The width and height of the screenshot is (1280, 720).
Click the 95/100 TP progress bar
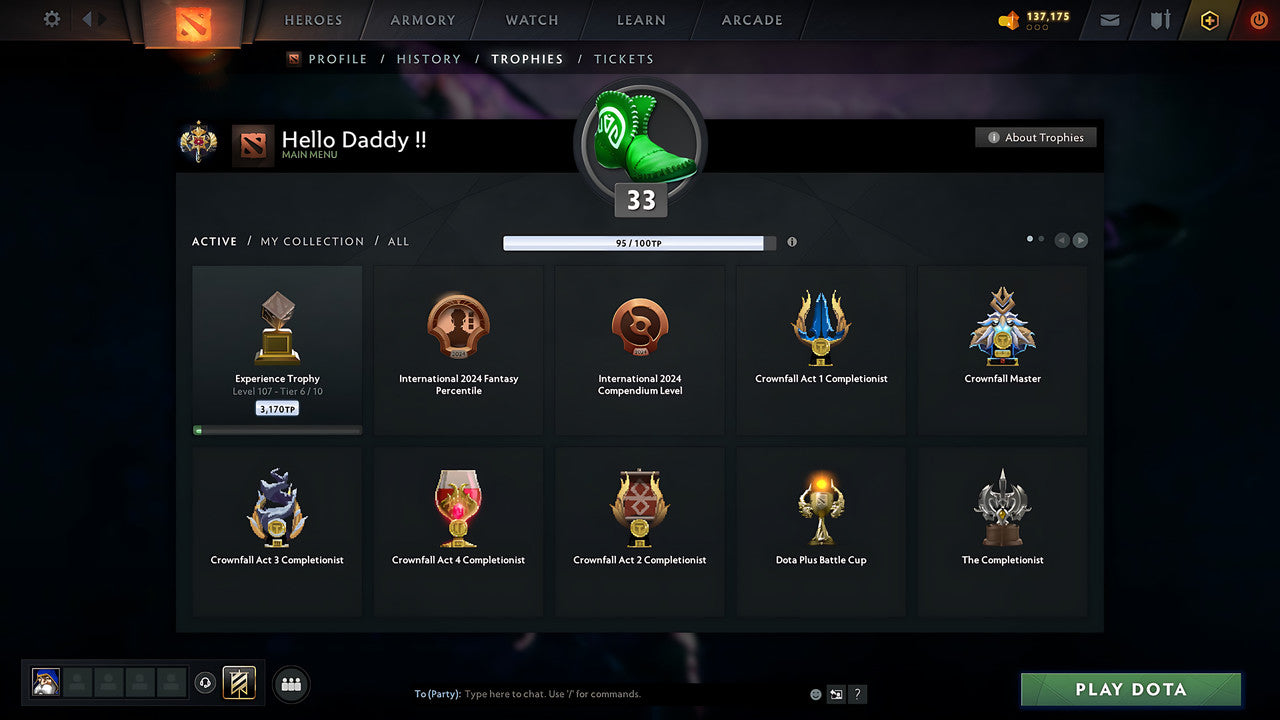[637, 242]
